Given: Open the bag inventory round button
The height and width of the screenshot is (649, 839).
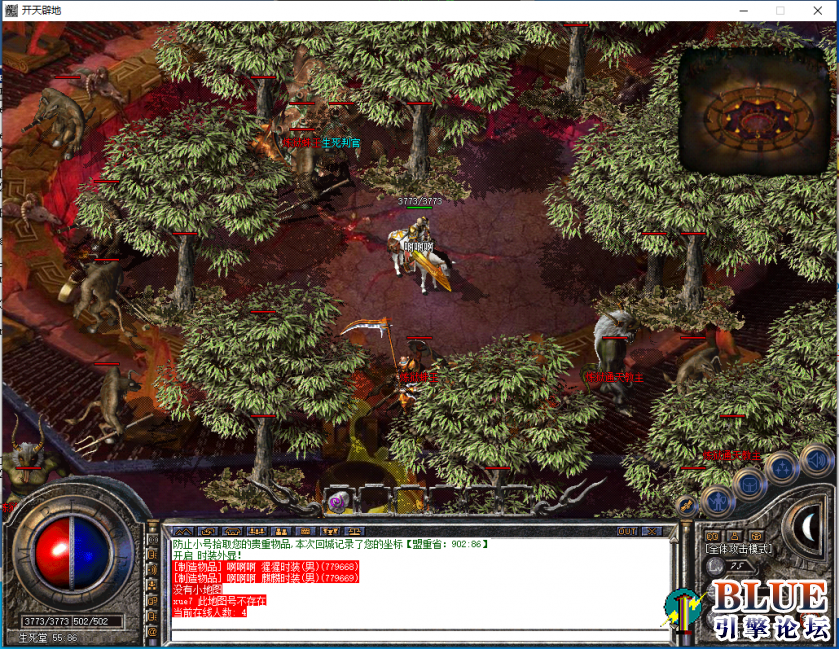Looking at the screenshot, I should (x=749, y=483).
